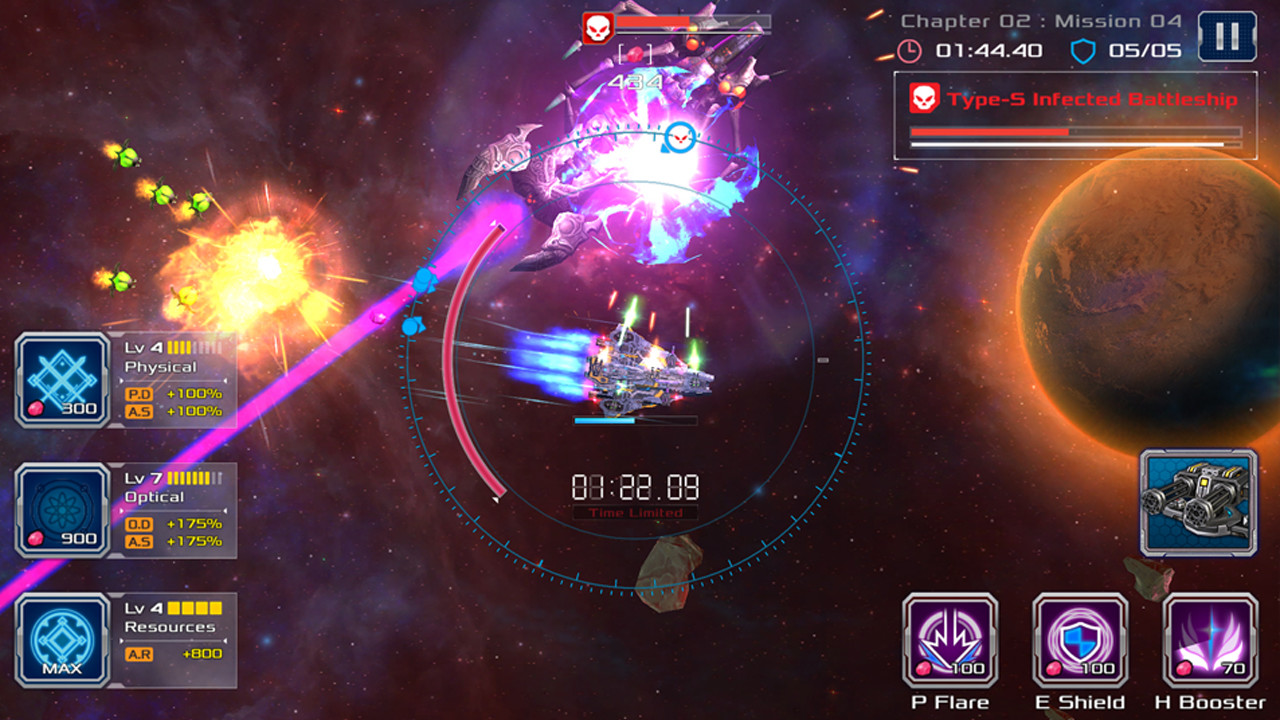This screenshot has width=1280, height=720.
Task: Buy the Physical upgrade for 300 gems
Action: [x=76, y=407]
